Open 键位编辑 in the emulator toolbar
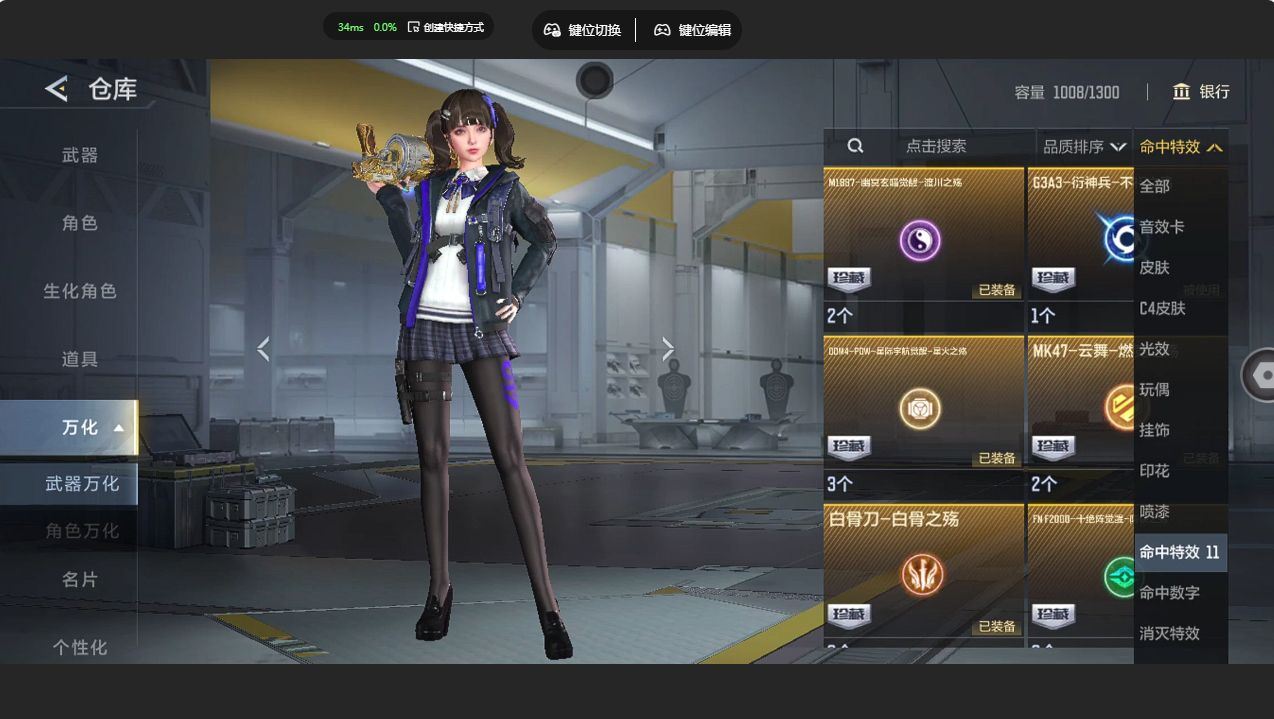 (692, 30)
